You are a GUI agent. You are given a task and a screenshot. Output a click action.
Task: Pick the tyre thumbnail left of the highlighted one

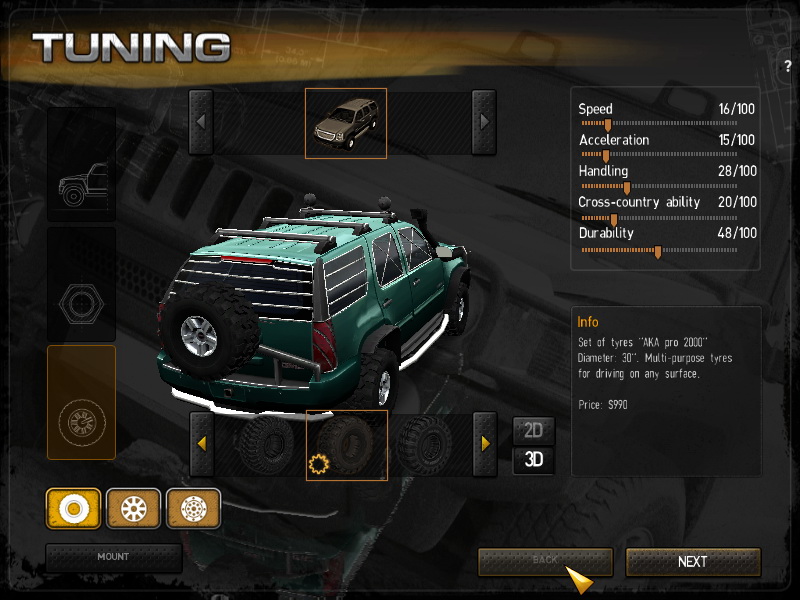[266, 444]
